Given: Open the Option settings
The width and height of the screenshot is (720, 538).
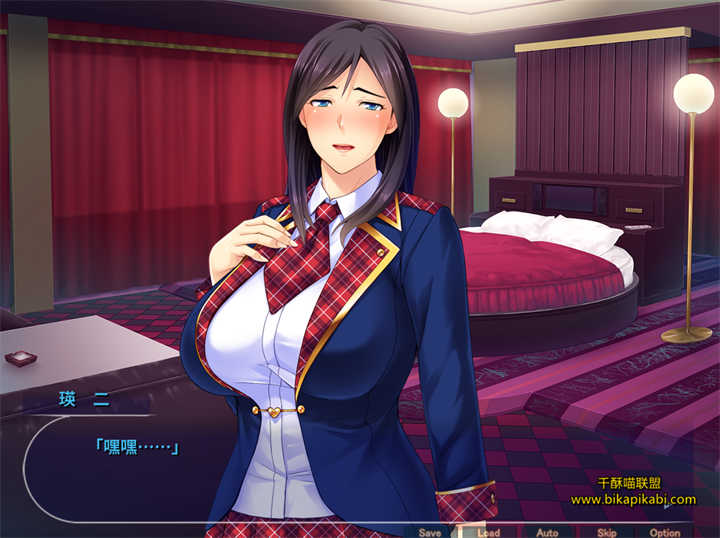Looking at the screenshot, I should point(664,532).
